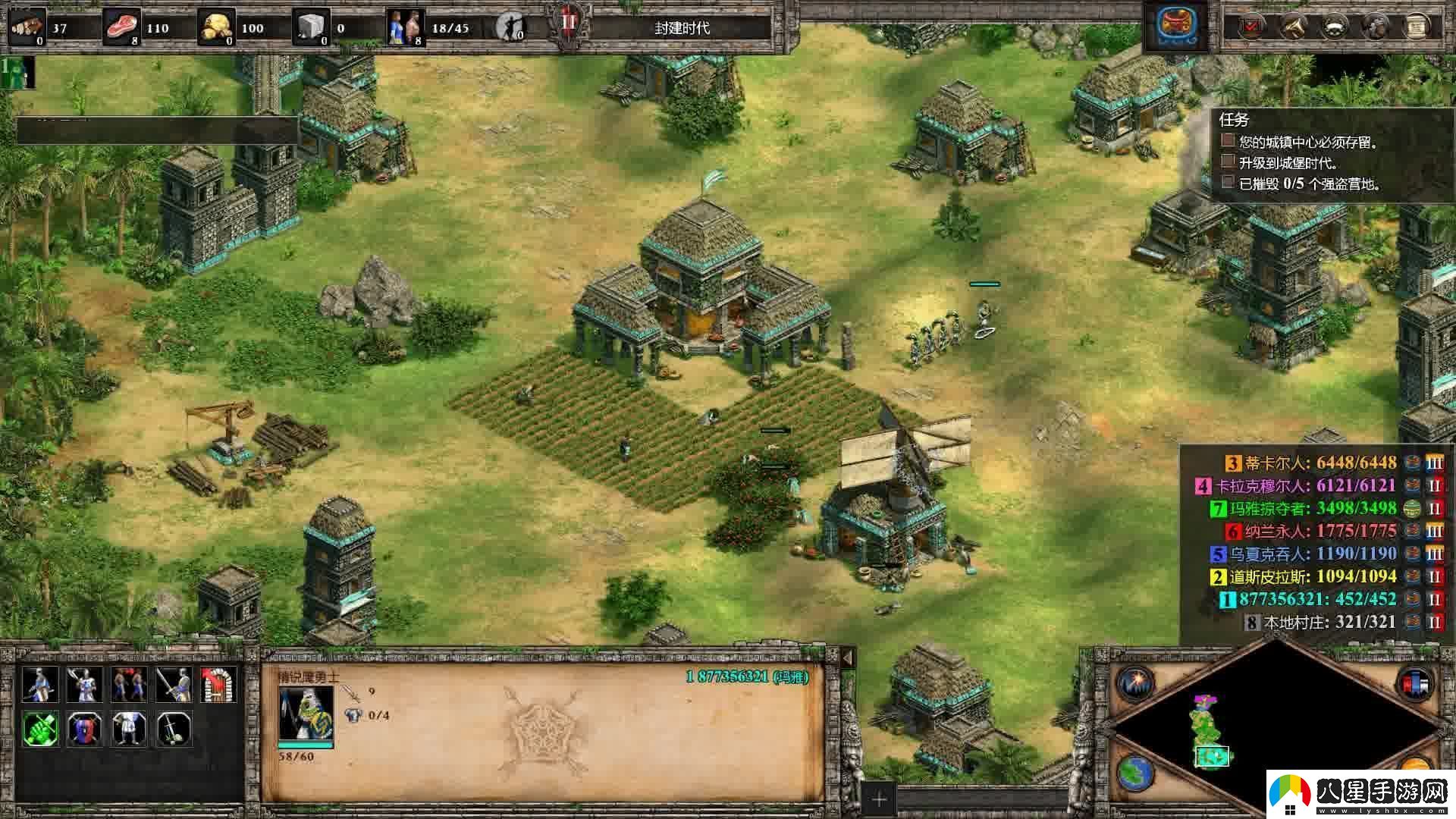Open the diplomacy button
Viewport: 1456px width, 819px height.
pyautogui.click(x=1334, y=27)
